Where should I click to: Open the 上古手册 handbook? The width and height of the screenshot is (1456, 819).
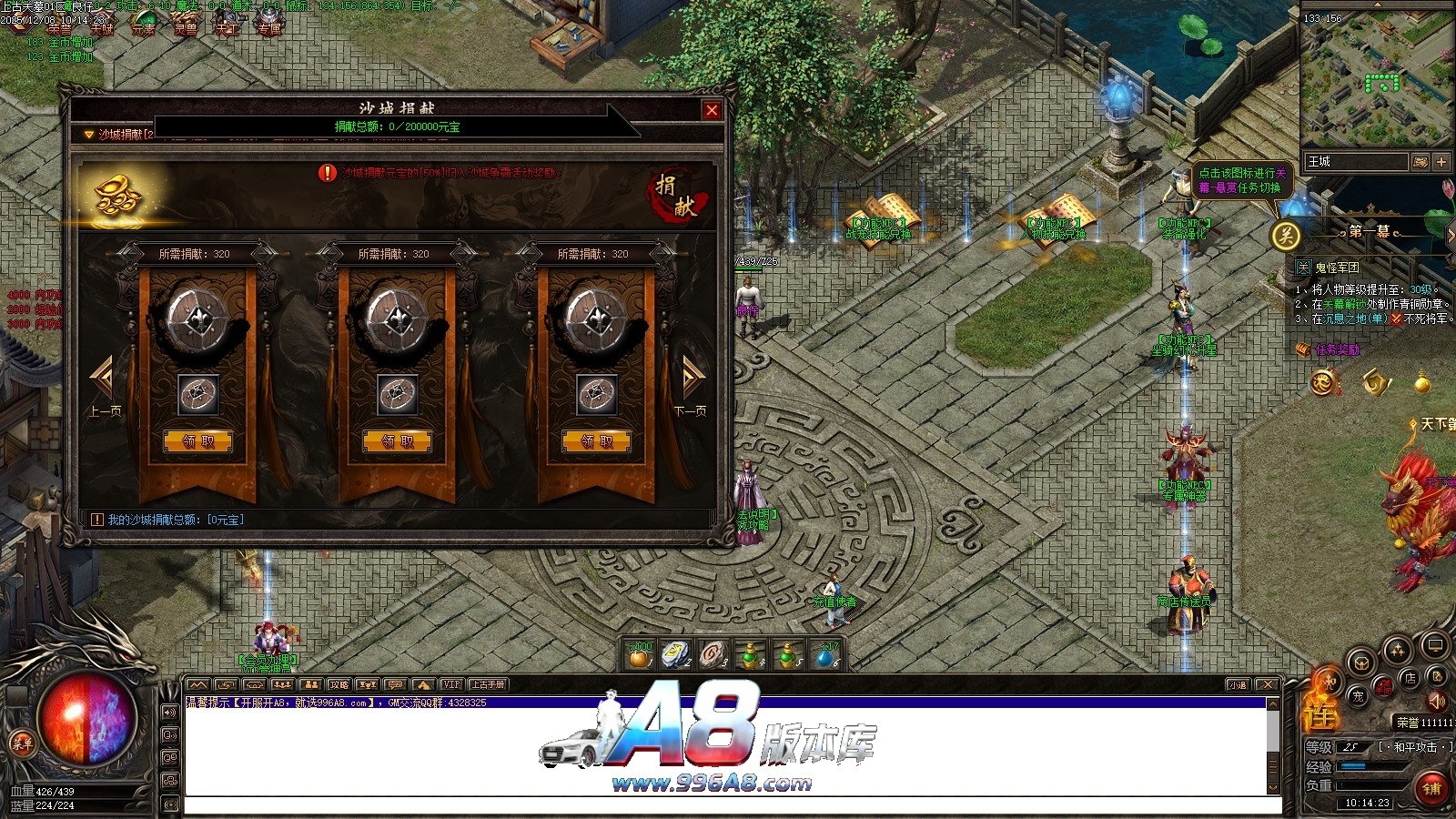coord(487,684)
